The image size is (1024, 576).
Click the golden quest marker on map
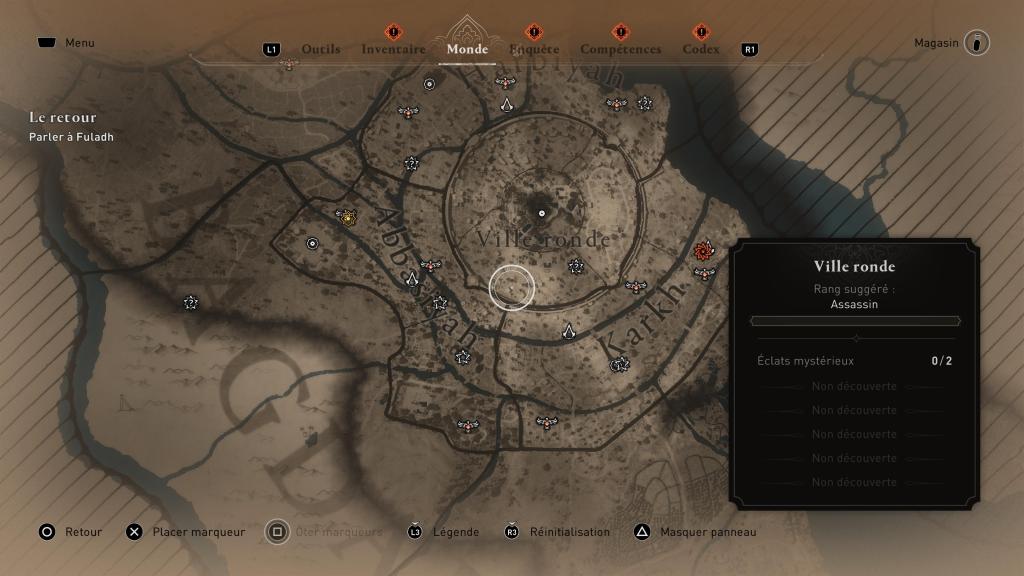pyautogui.click(x=347, y=215)
